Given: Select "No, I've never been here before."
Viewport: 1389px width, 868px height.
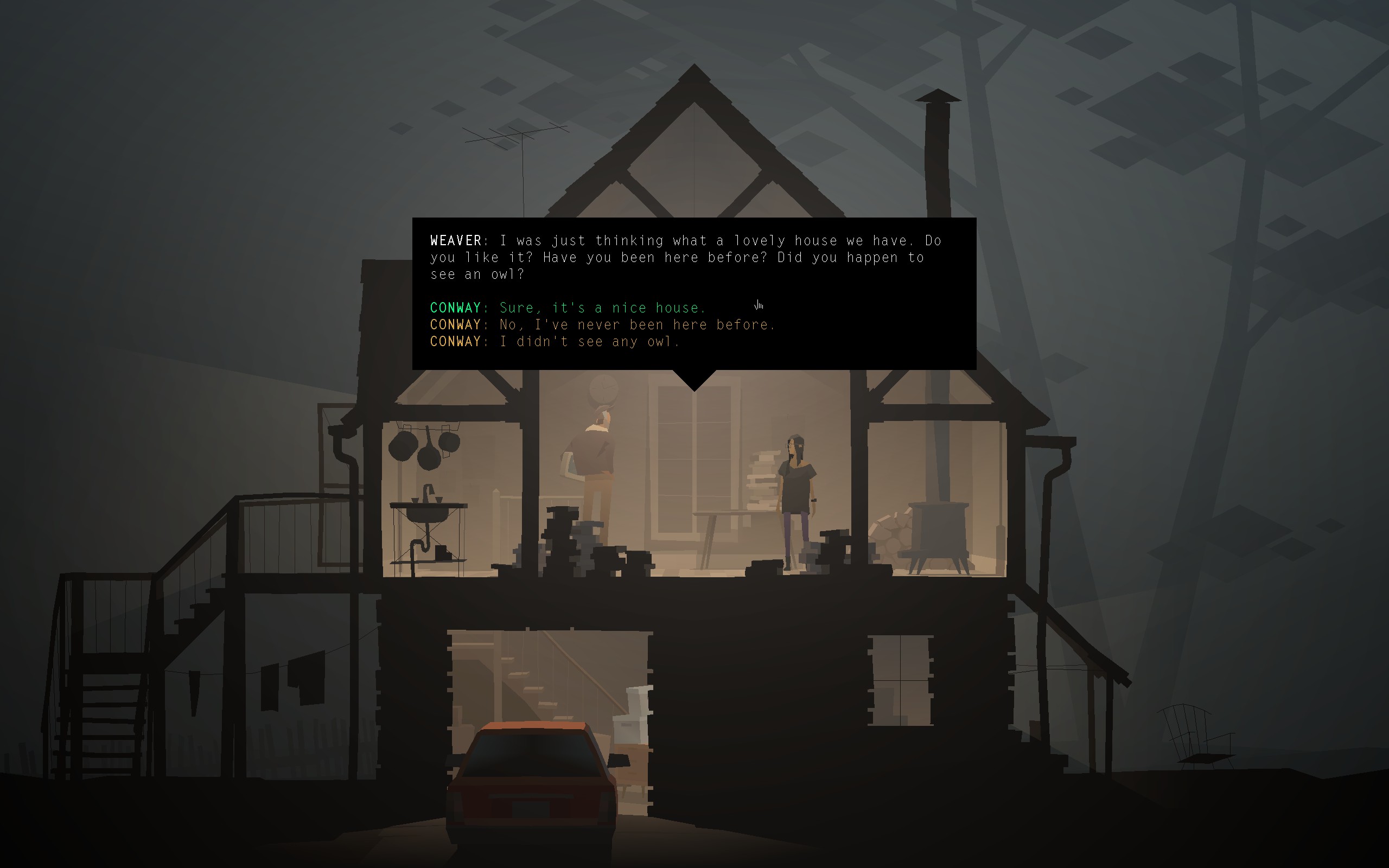Looking at the screenshot, I should 636,325.
